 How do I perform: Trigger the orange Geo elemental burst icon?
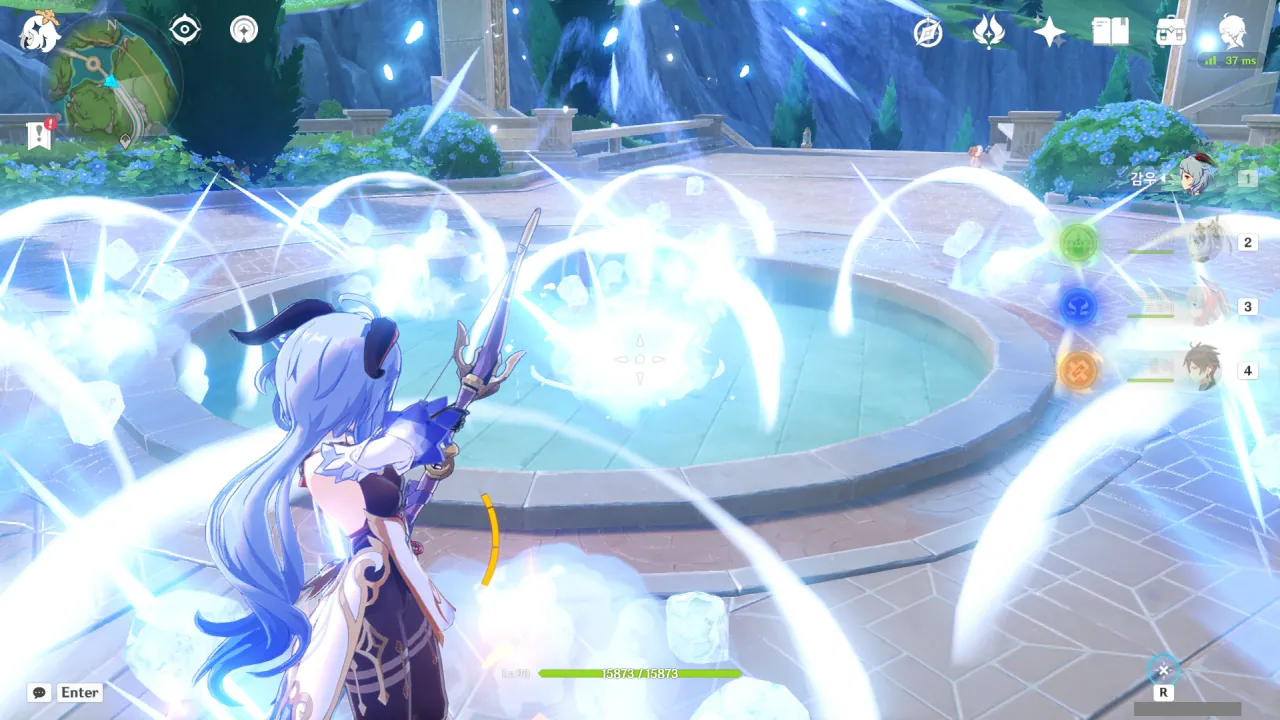[1079, 370]
